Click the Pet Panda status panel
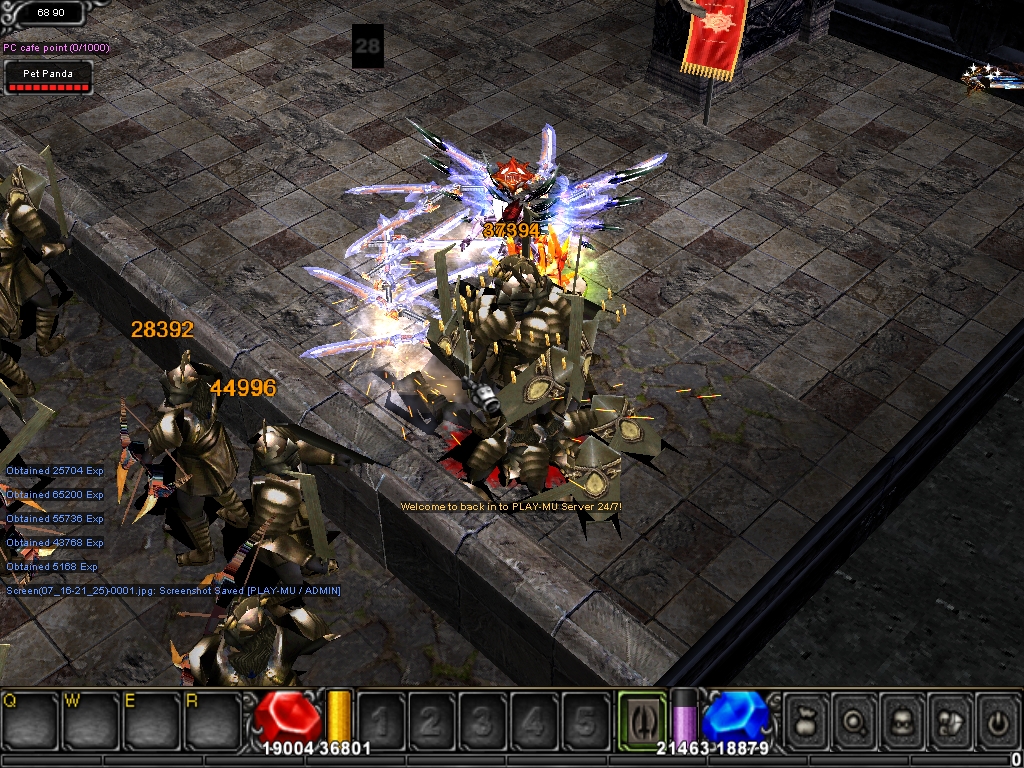Image resolution: width=1024 pixels, height=768 pixels. click(49, 79)
